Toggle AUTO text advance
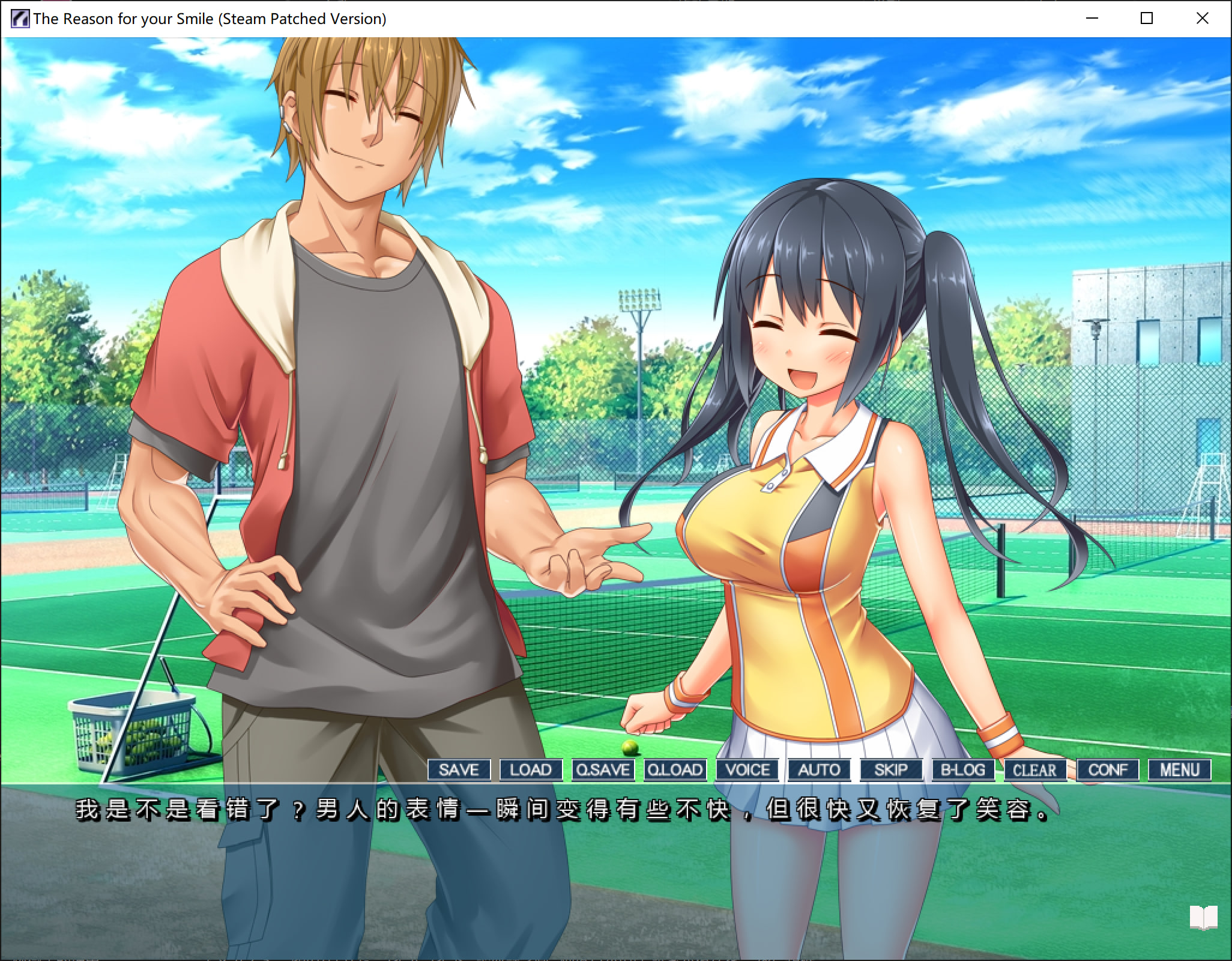Viewport: 1232px width, 961px height. click(x=819, y=769)
